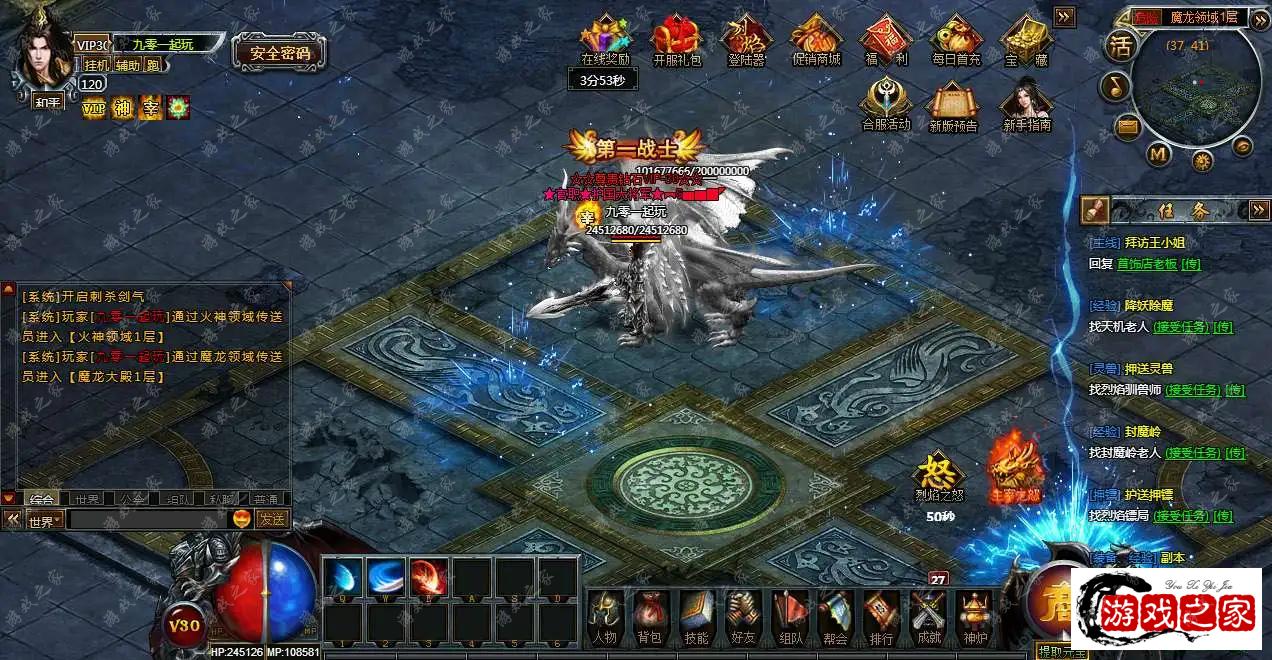Accept the 降妖除魔 quest via 接受任务
The width and height of the screenshot is (1272, 660).
click(1180, 327)
